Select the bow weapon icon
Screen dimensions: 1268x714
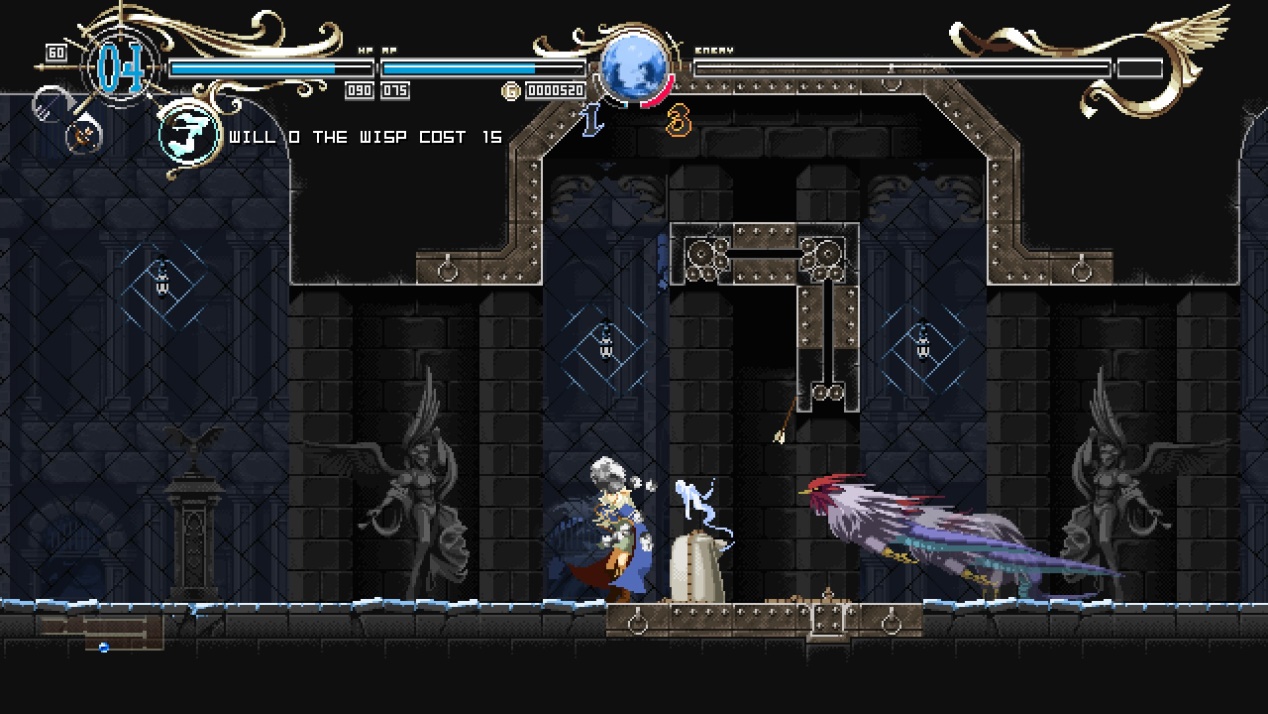point(82,134)
